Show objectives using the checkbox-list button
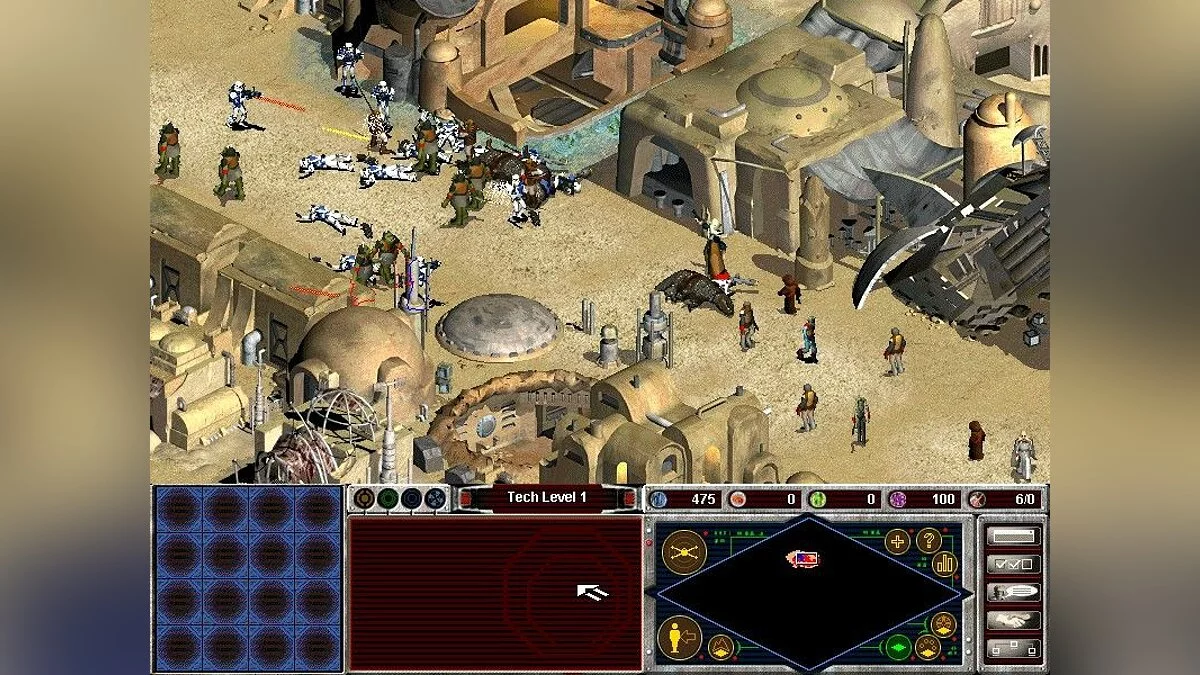Image resolution: width=1200 pixels, height=675 pixels. 1012,564
